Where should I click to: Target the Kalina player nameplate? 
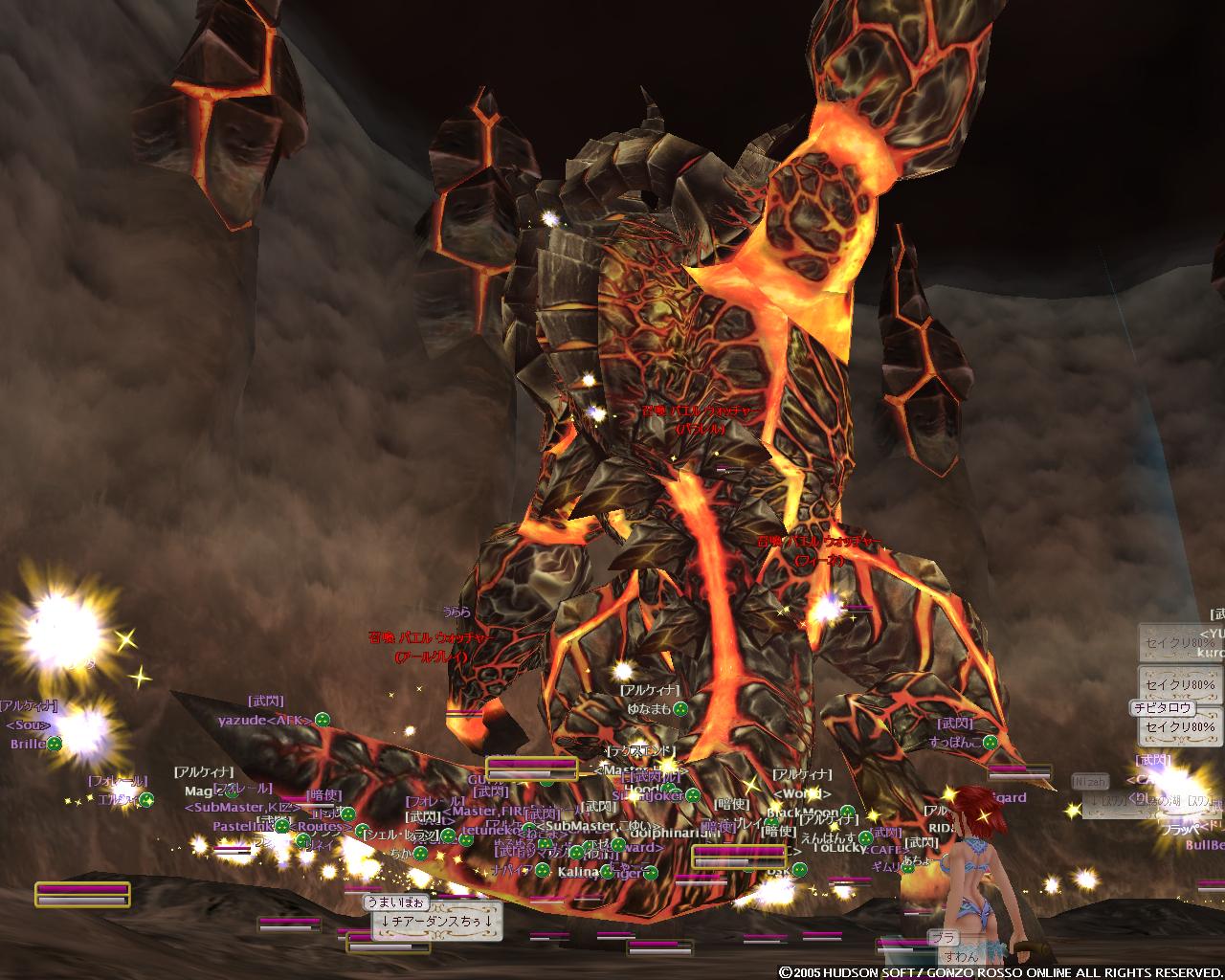tap(578, 873)
